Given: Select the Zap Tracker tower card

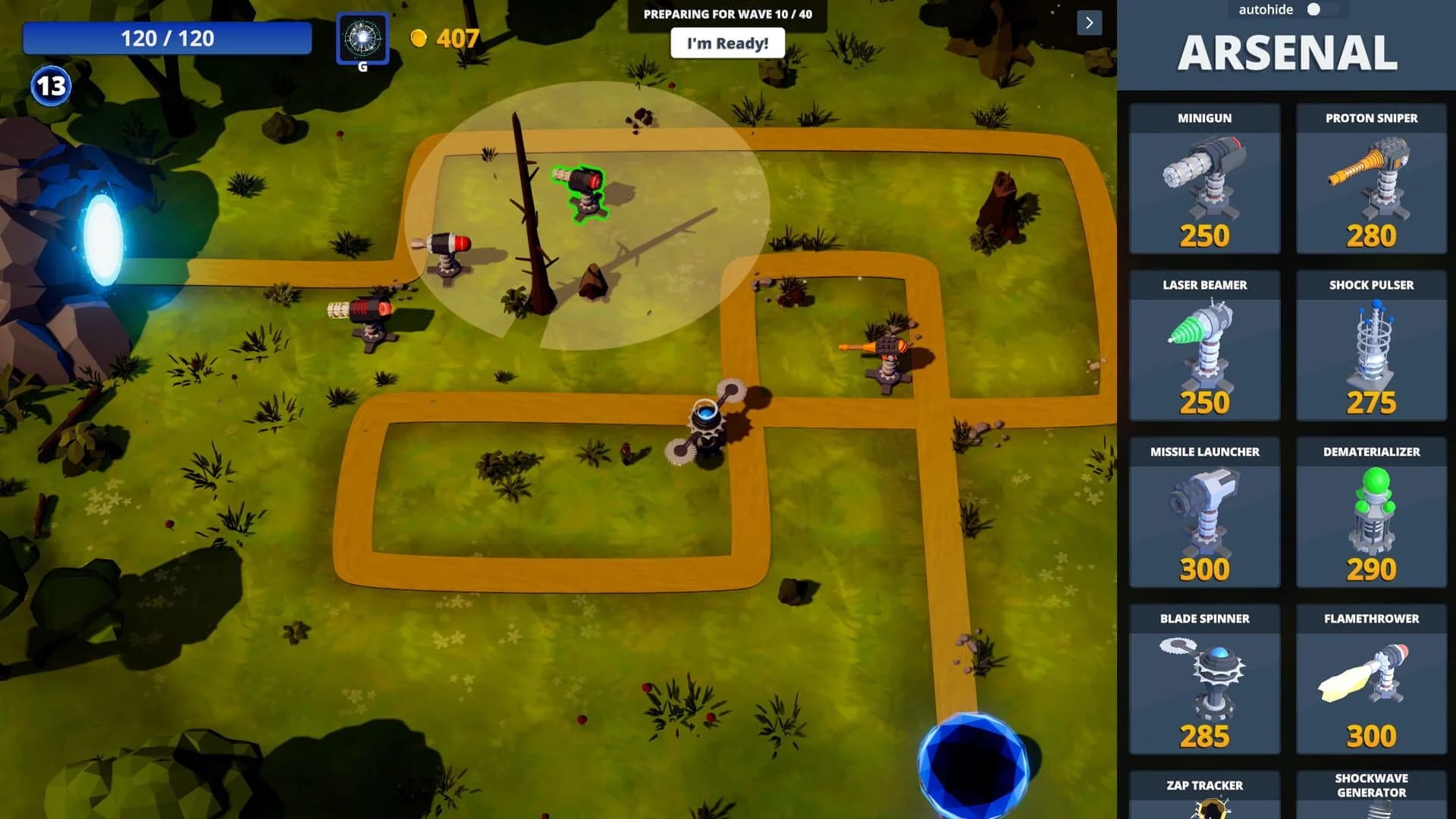Looking at the screenshot, I should pos(1204,796).
